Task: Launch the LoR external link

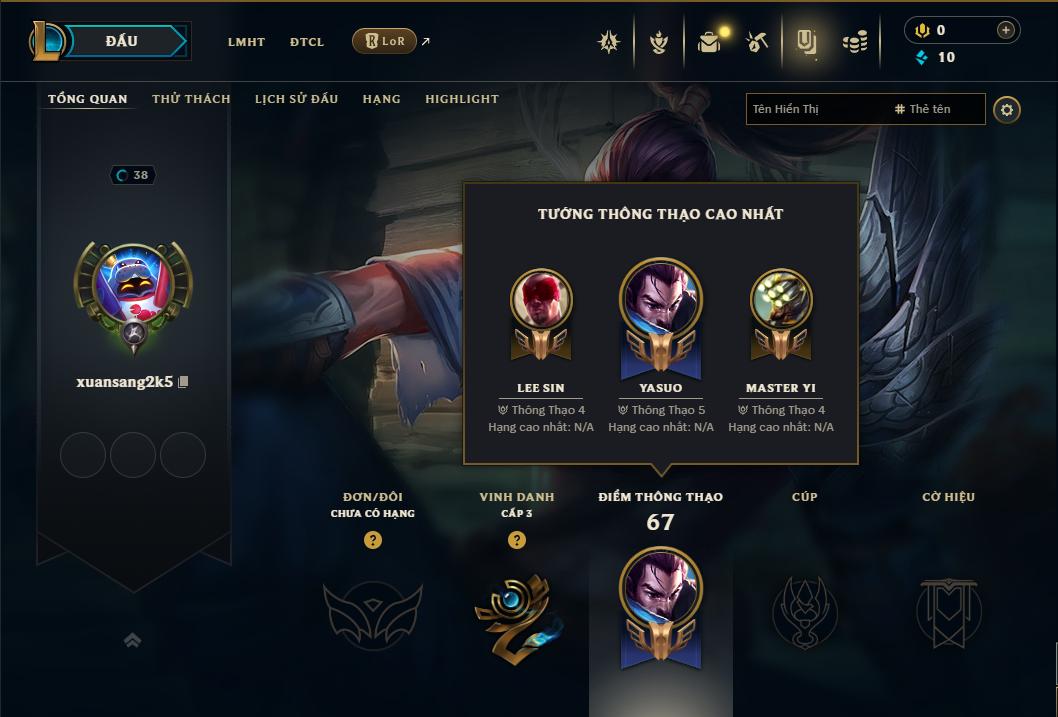Action: (385, 41)
